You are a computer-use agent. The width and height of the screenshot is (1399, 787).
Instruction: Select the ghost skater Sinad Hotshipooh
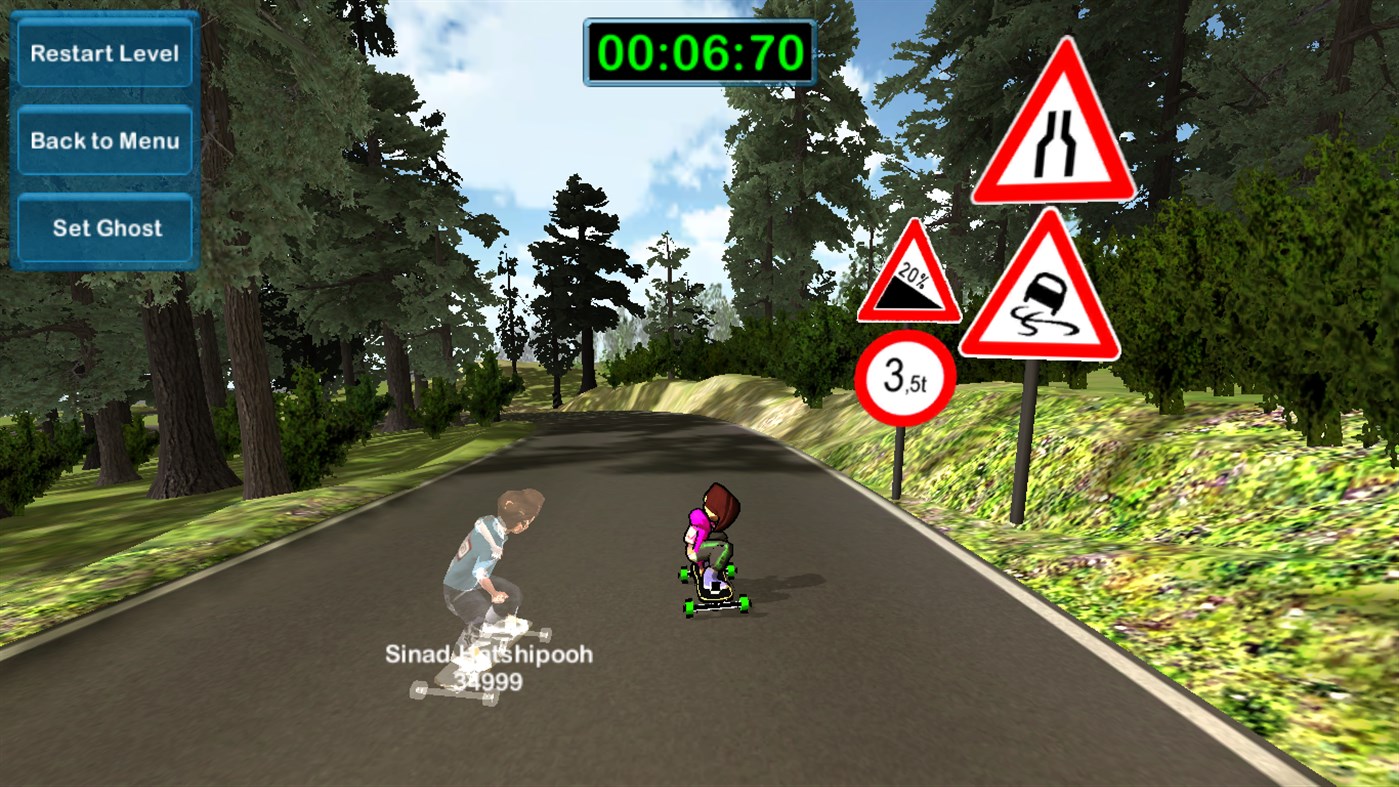[x=490, y=560]
